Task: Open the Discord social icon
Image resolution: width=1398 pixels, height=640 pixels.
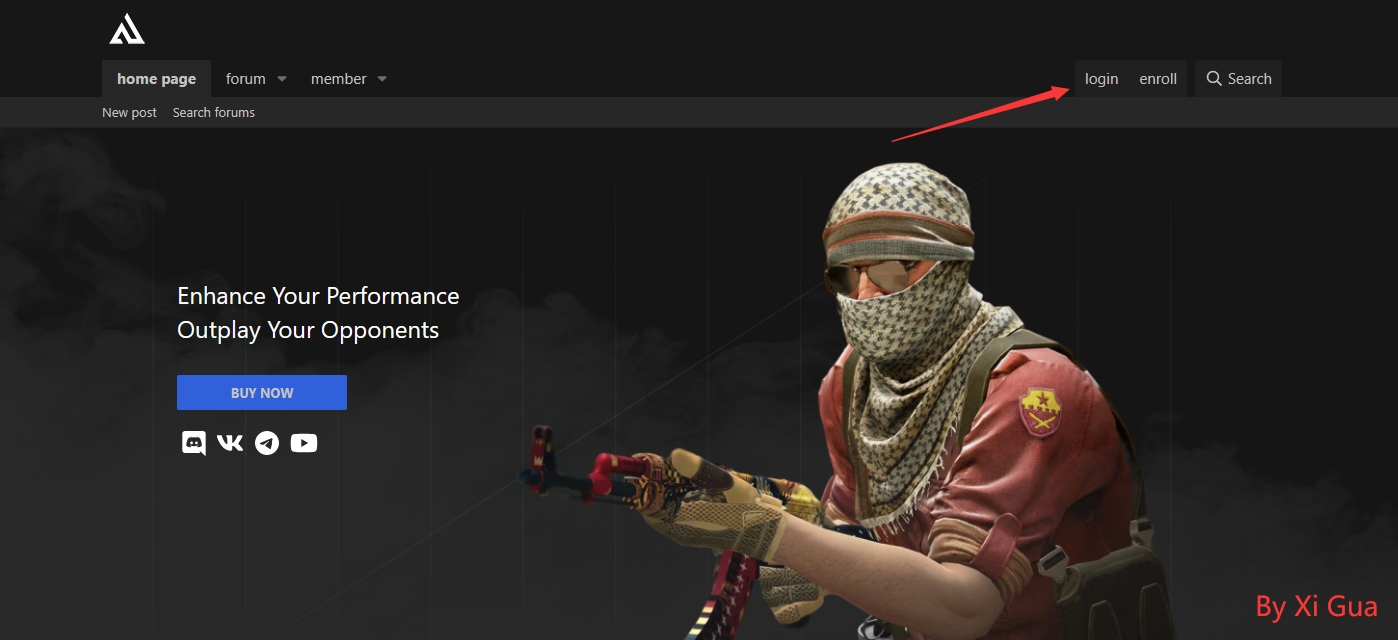Action: tap(193, 443)
